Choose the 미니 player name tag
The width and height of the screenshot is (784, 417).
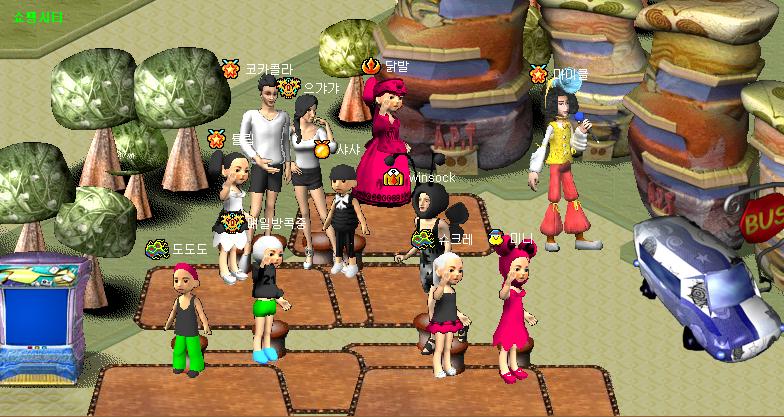[x=522, y=238]
